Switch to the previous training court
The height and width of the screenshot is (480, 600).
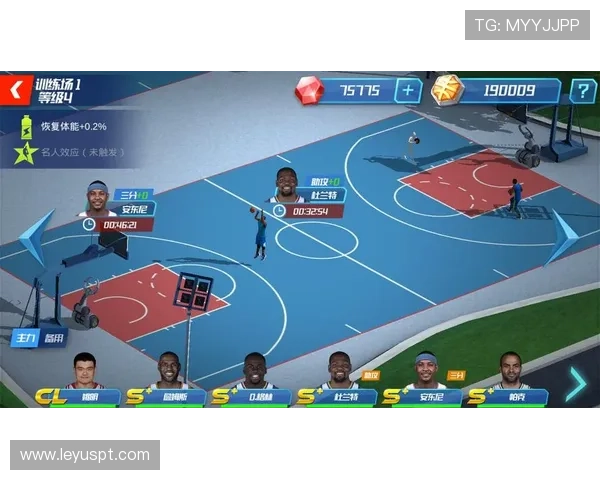(33, 238)
